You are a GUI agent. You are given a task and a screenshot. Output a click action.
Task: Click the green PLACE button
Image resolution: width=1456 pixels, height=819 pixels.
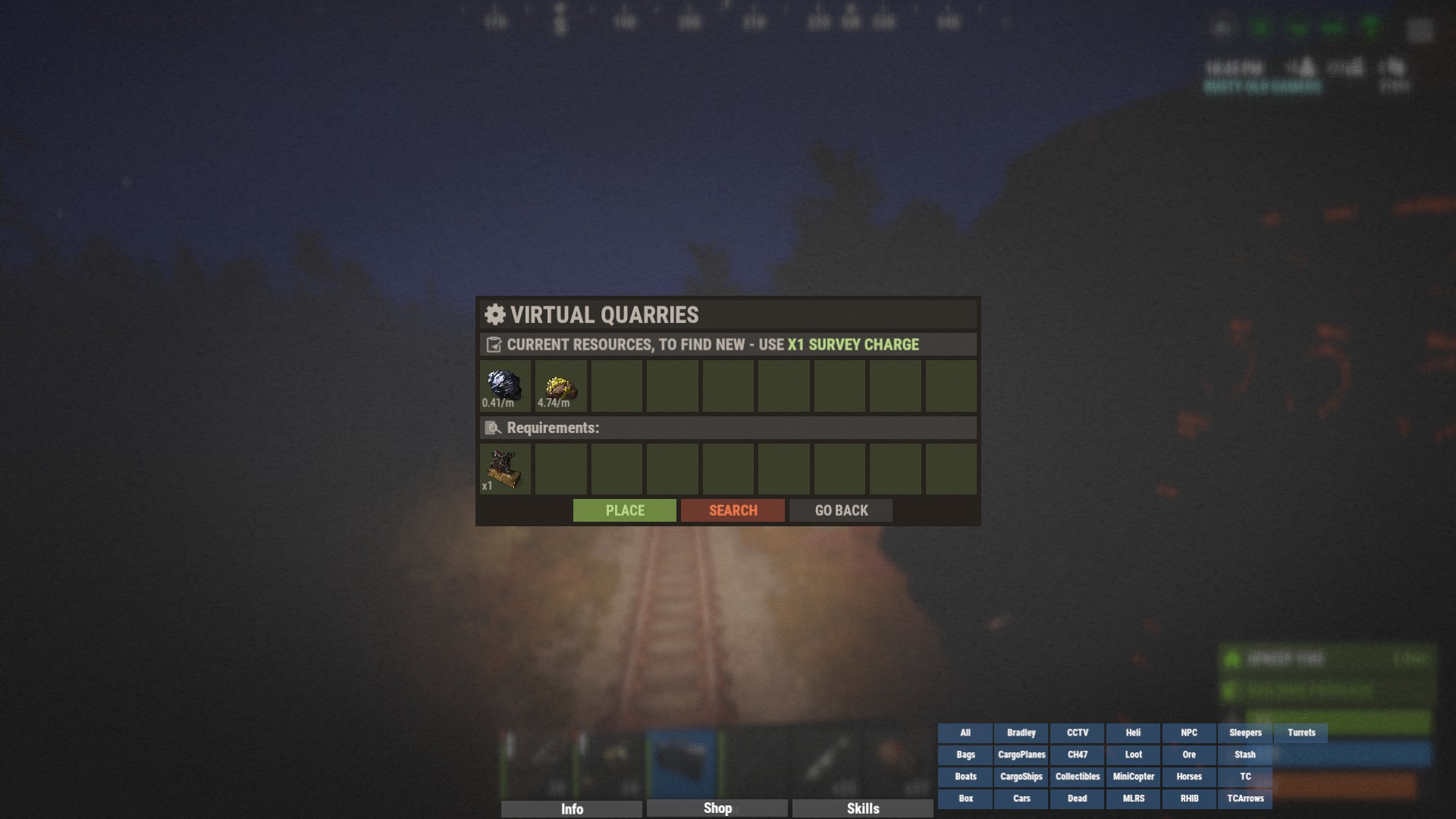tap(624, 510)
